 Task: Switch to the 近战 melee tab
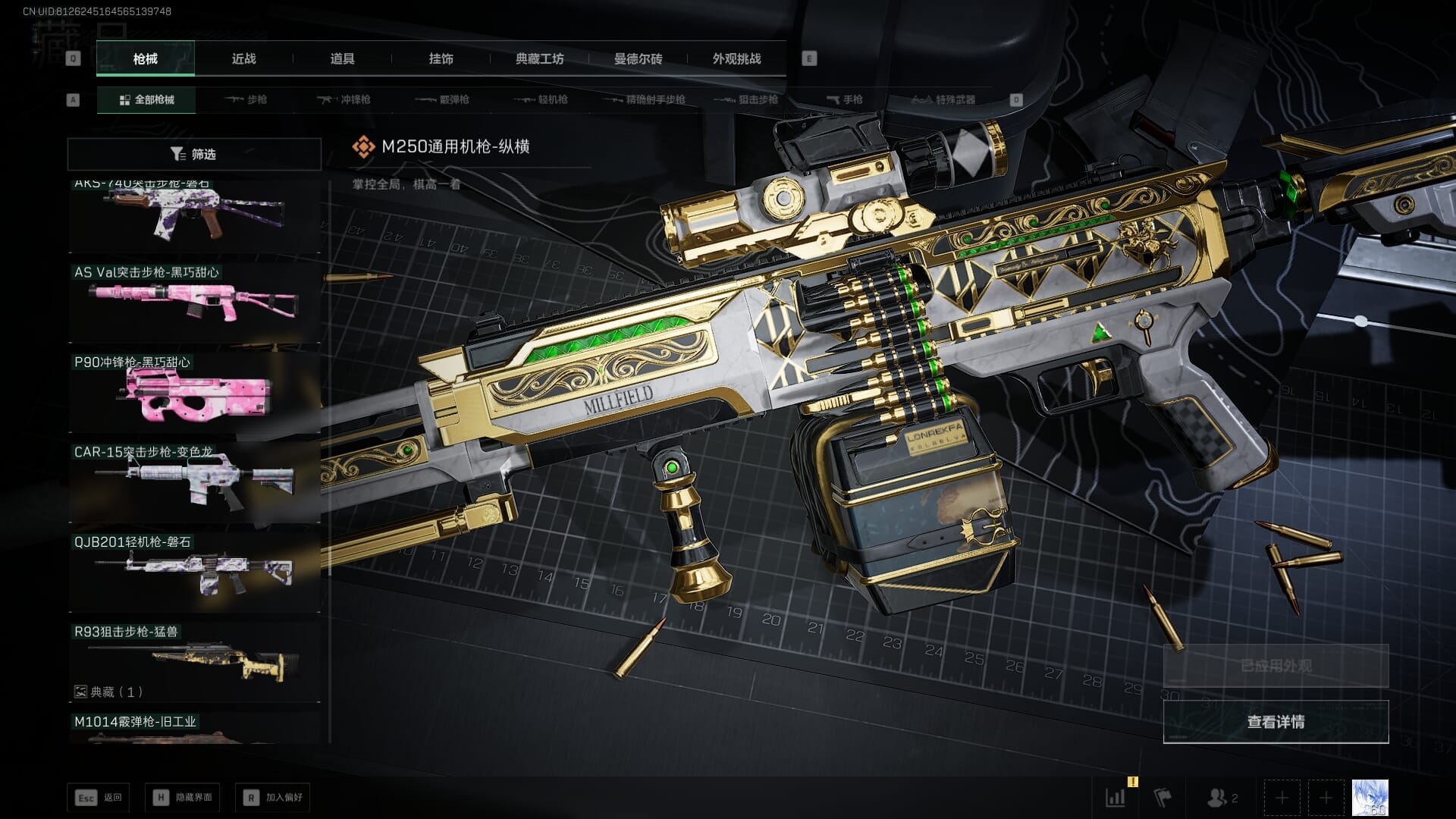tap(243, 58)
